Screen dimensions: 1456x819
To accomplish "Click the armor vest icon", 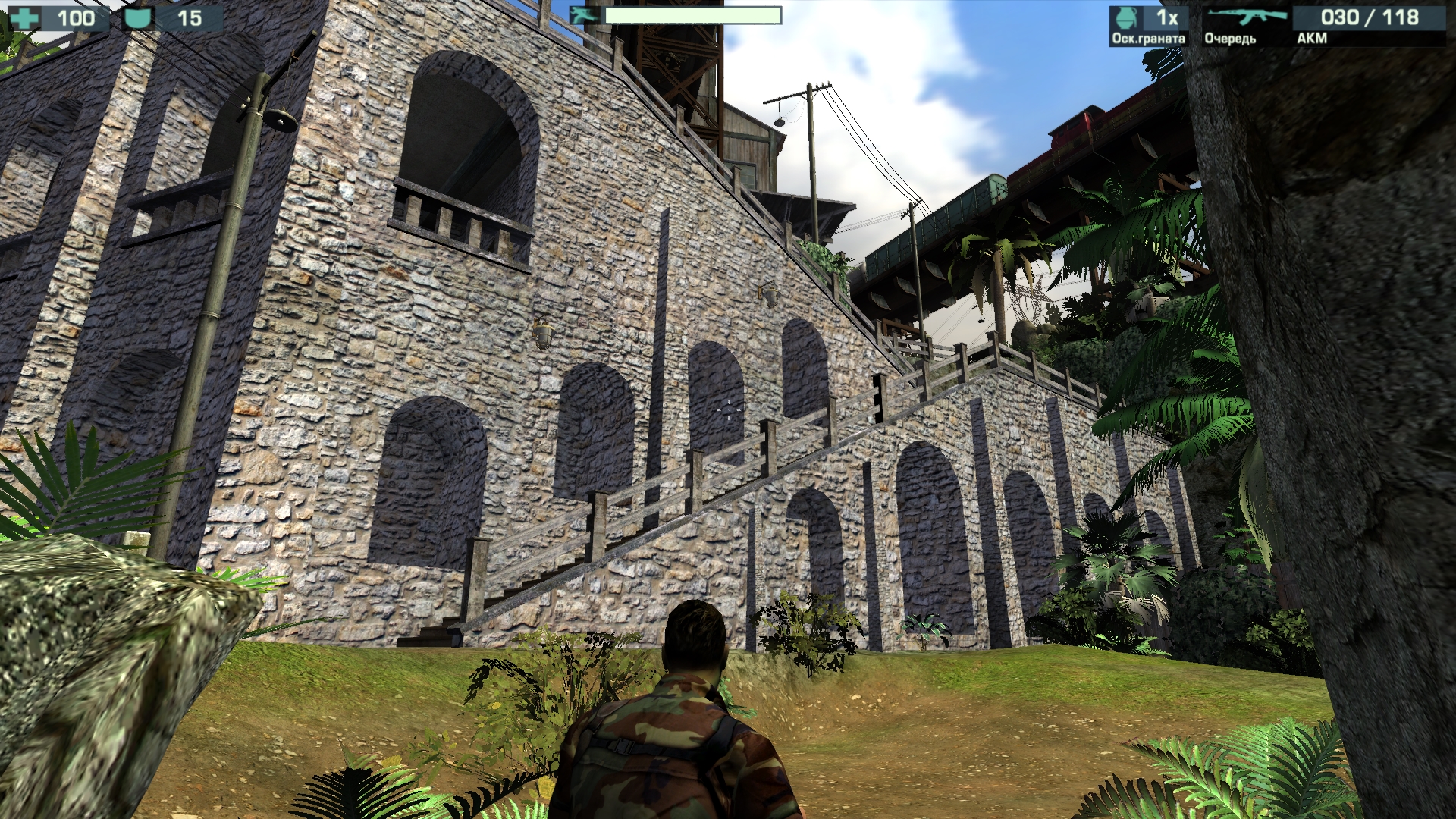I will point(137,17).
